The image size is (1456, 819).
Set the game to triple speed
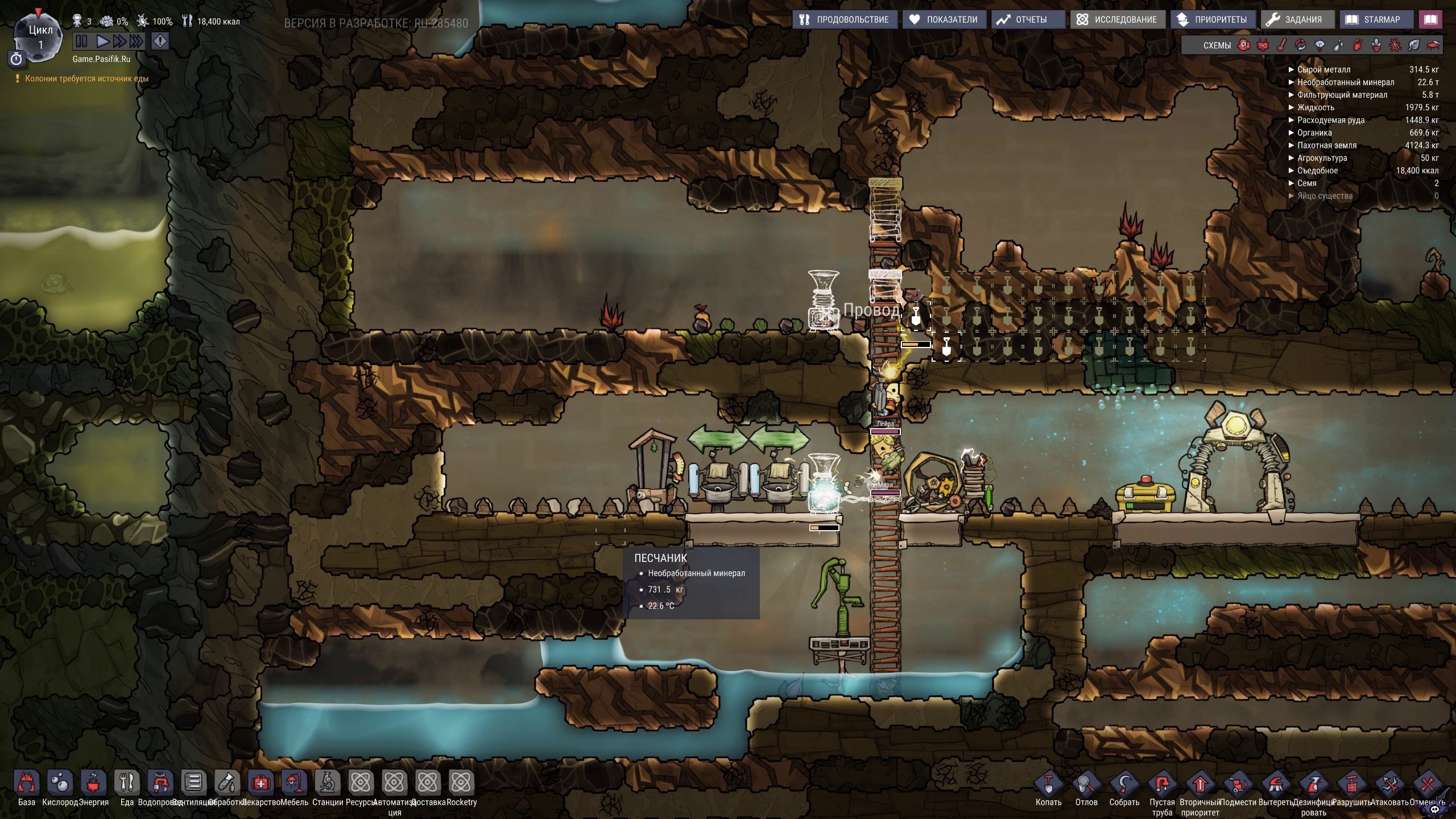point(136,41)
